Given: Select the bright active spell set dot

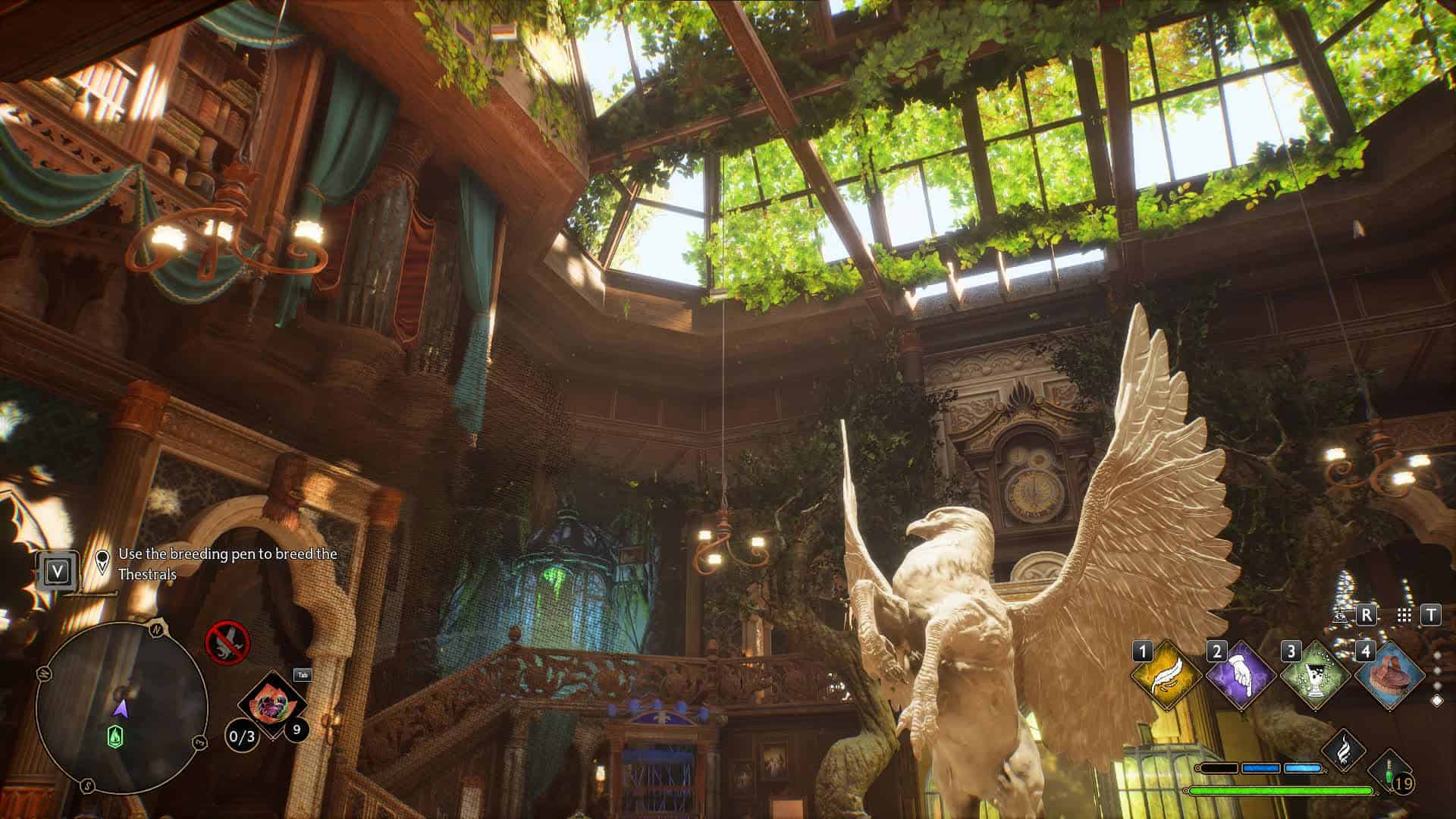Looking at the screenshot, I should tap(1436, 701).
